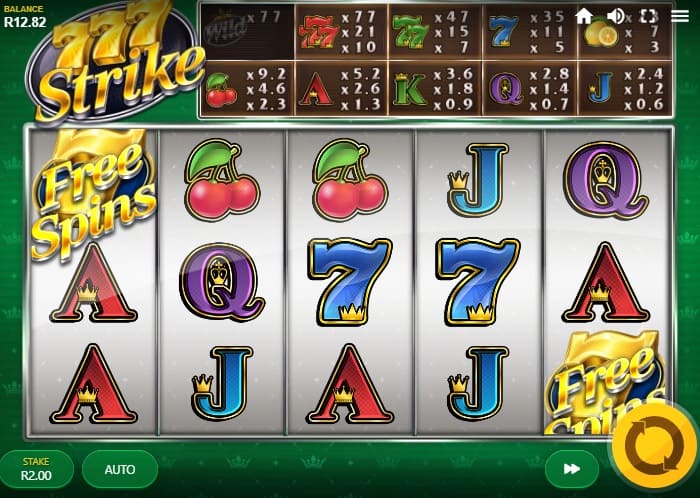This screenshot has width=700, height=498.
Task: Enter fullscreen mode
Action: (648, 16)
